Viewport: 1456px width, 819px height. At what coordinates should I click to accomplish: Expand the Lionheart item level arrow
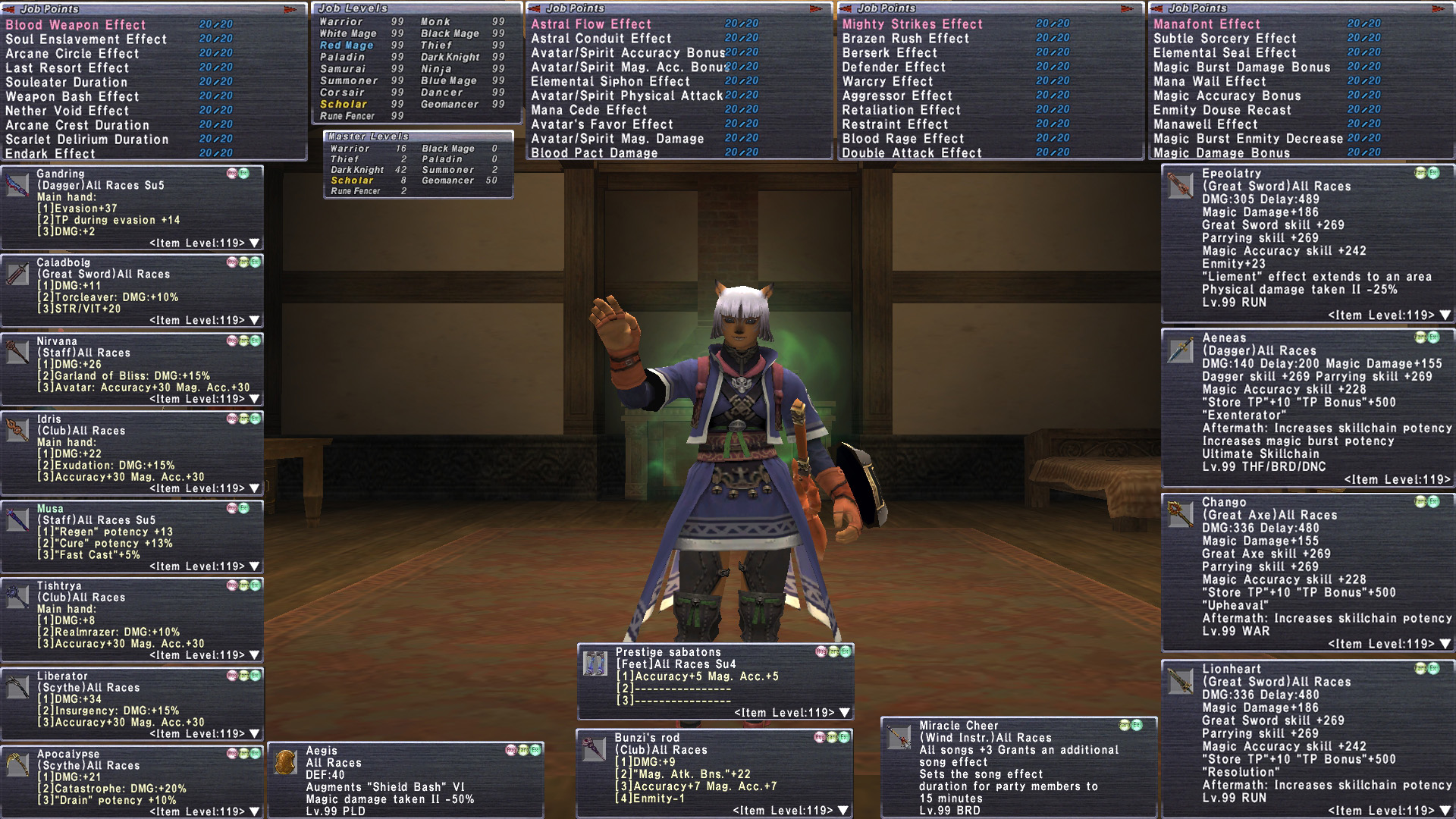coord(1445,811)
